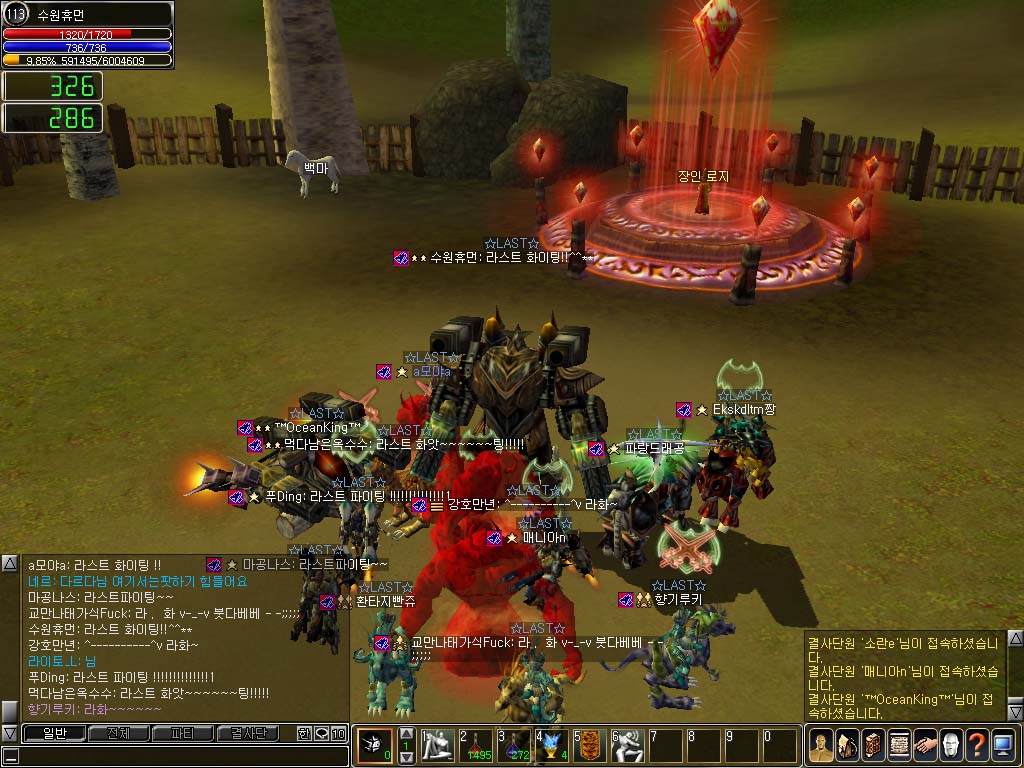1024x768 pixels.
Task: Open the handshake trade menu icon
Action: (925, 746)
